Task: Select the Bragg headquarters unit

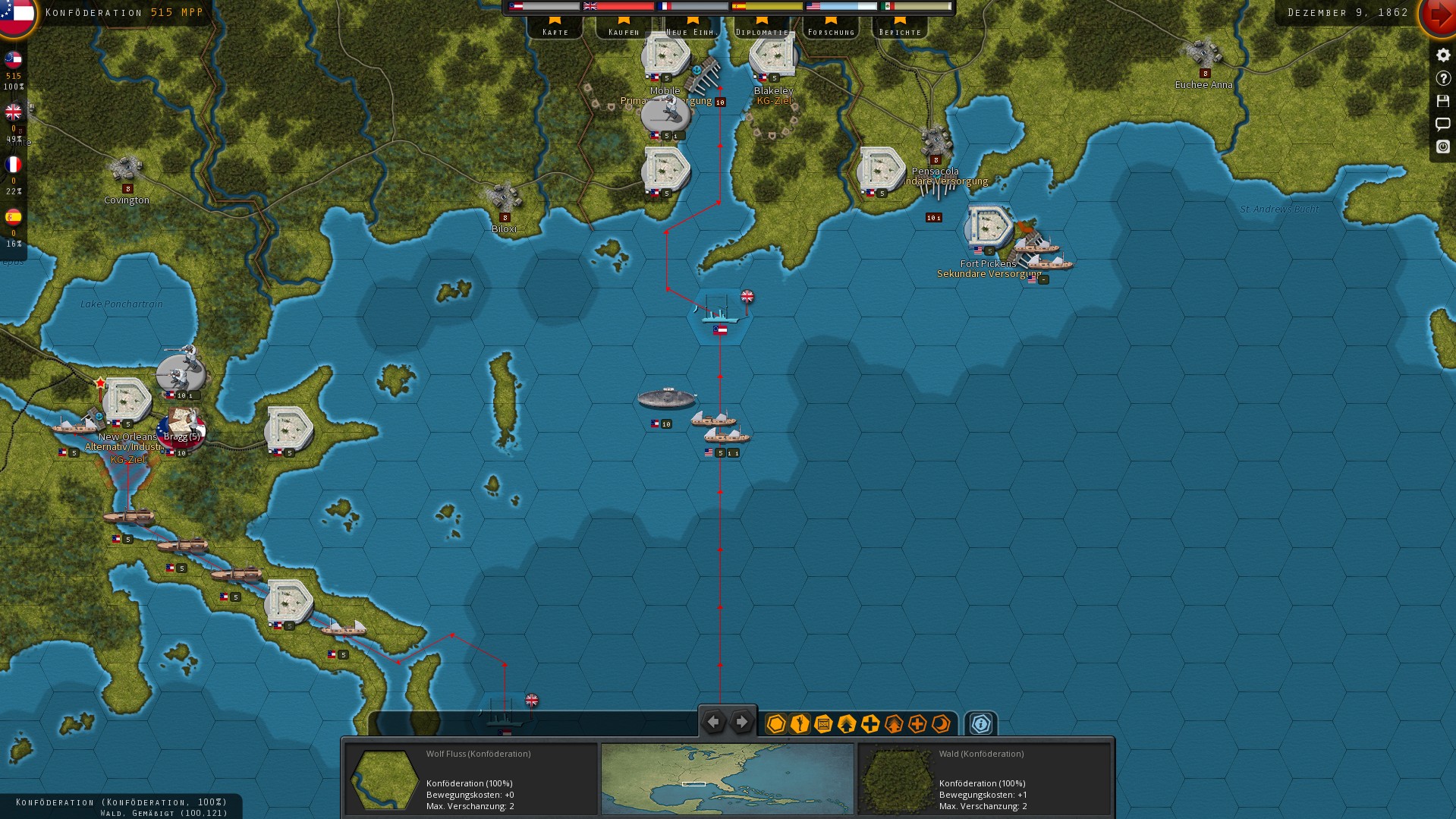Action: click(x=181, y=428)
